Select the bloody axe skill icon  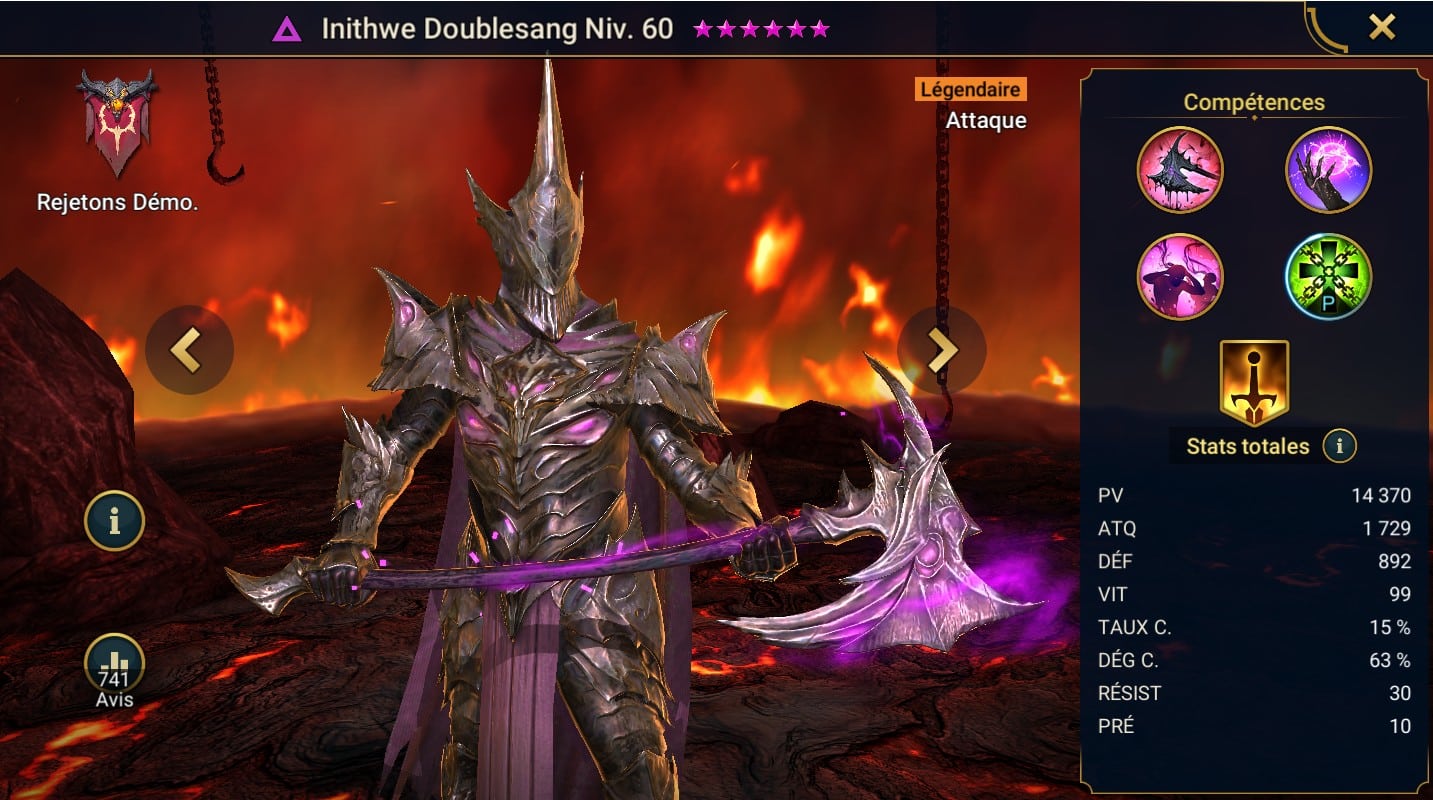tap(1180, 169)
